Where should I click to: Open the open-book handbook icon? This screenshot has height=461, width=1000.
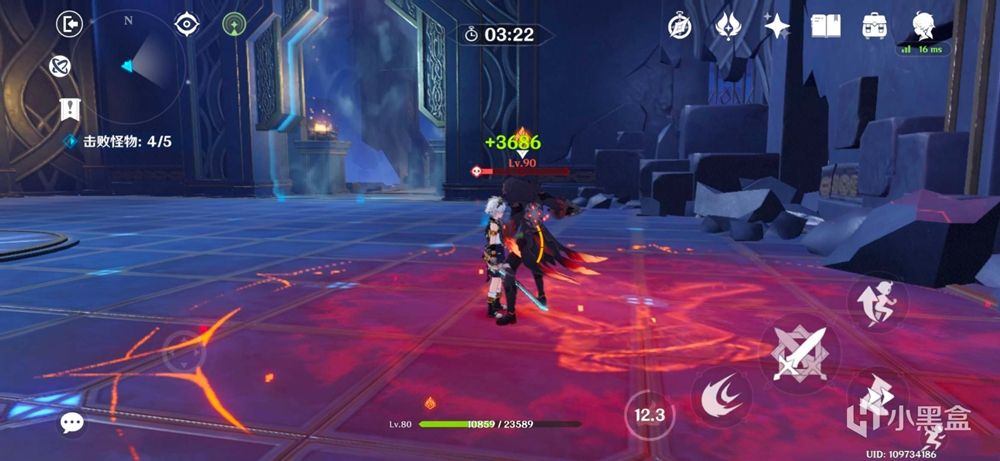826,27
